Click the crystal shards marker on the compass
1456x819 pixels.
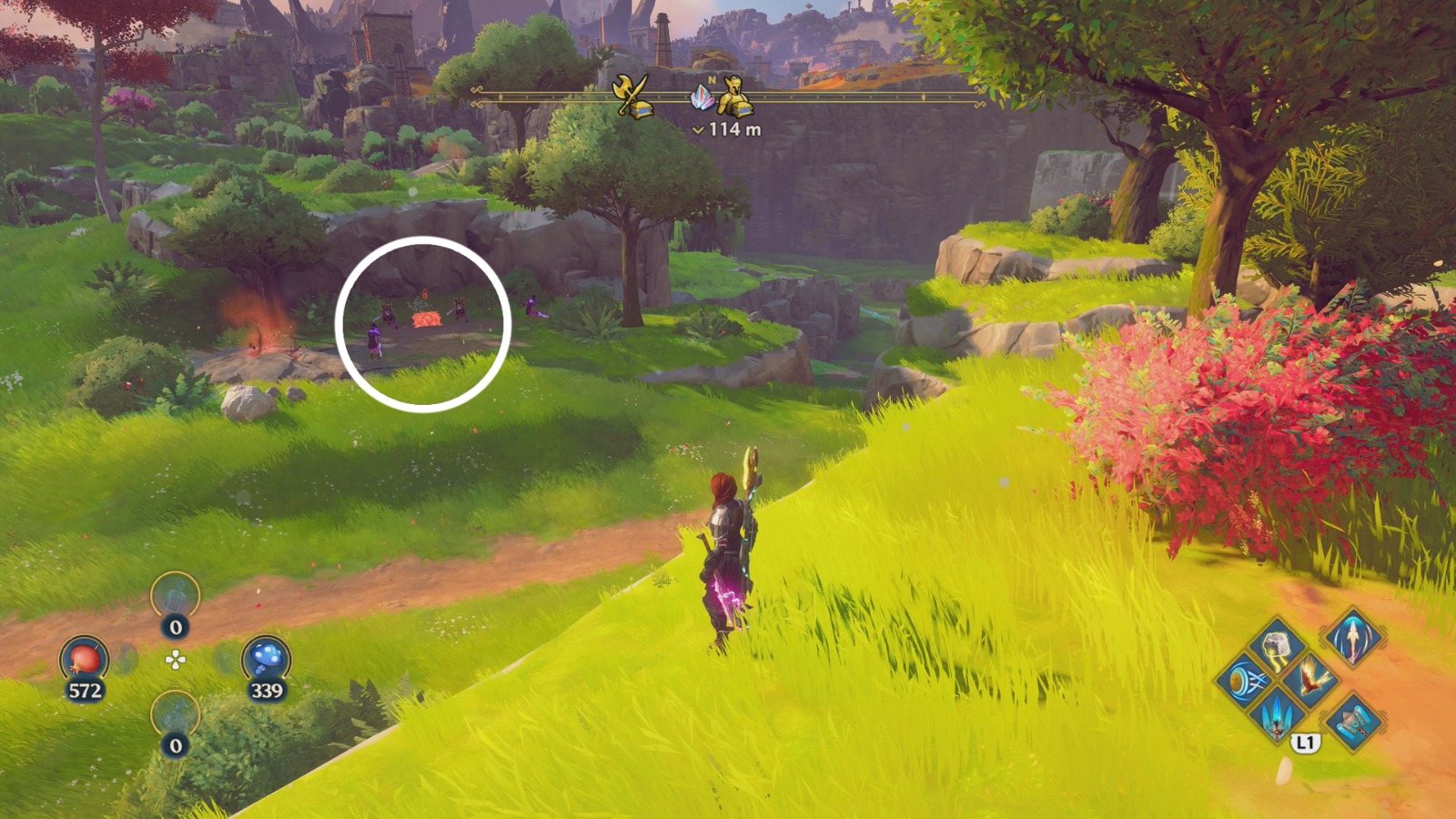(x=704, y=96)
